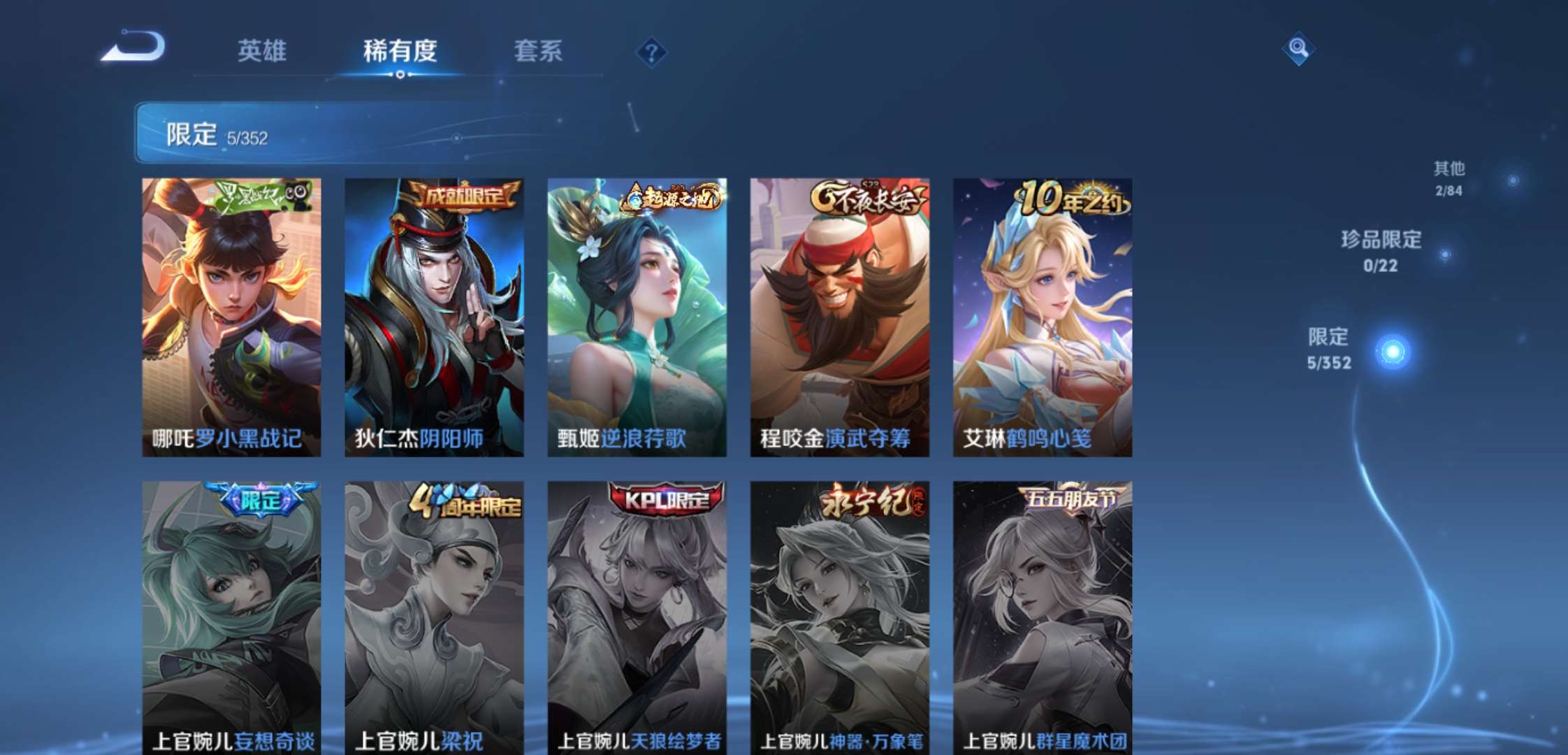Open the search with the magnifier icon
This screenshot has height=755, width=1568.
pyautogui.click(x=1297, y=50)
